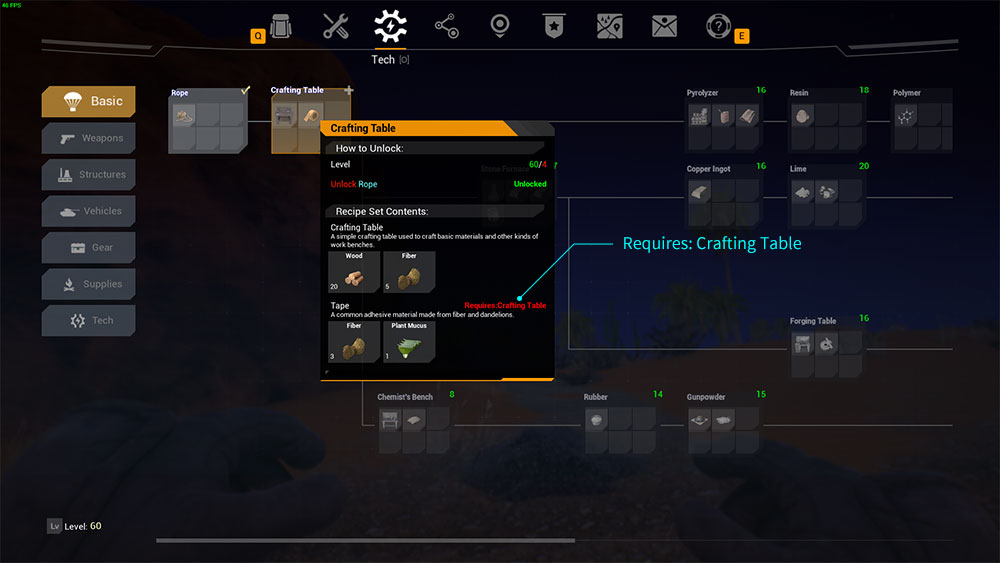
Task: Select the Tech category in sidebar
Action: click(88, 321)
